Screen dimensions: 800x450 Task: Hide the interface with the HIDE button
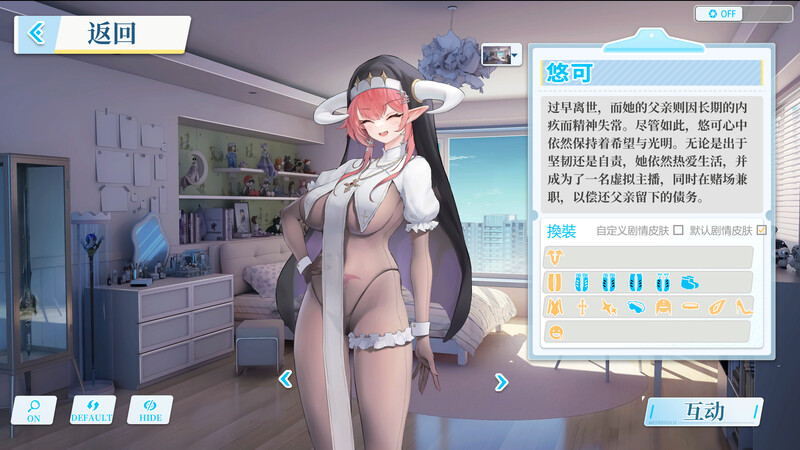(x=150, y=409)
